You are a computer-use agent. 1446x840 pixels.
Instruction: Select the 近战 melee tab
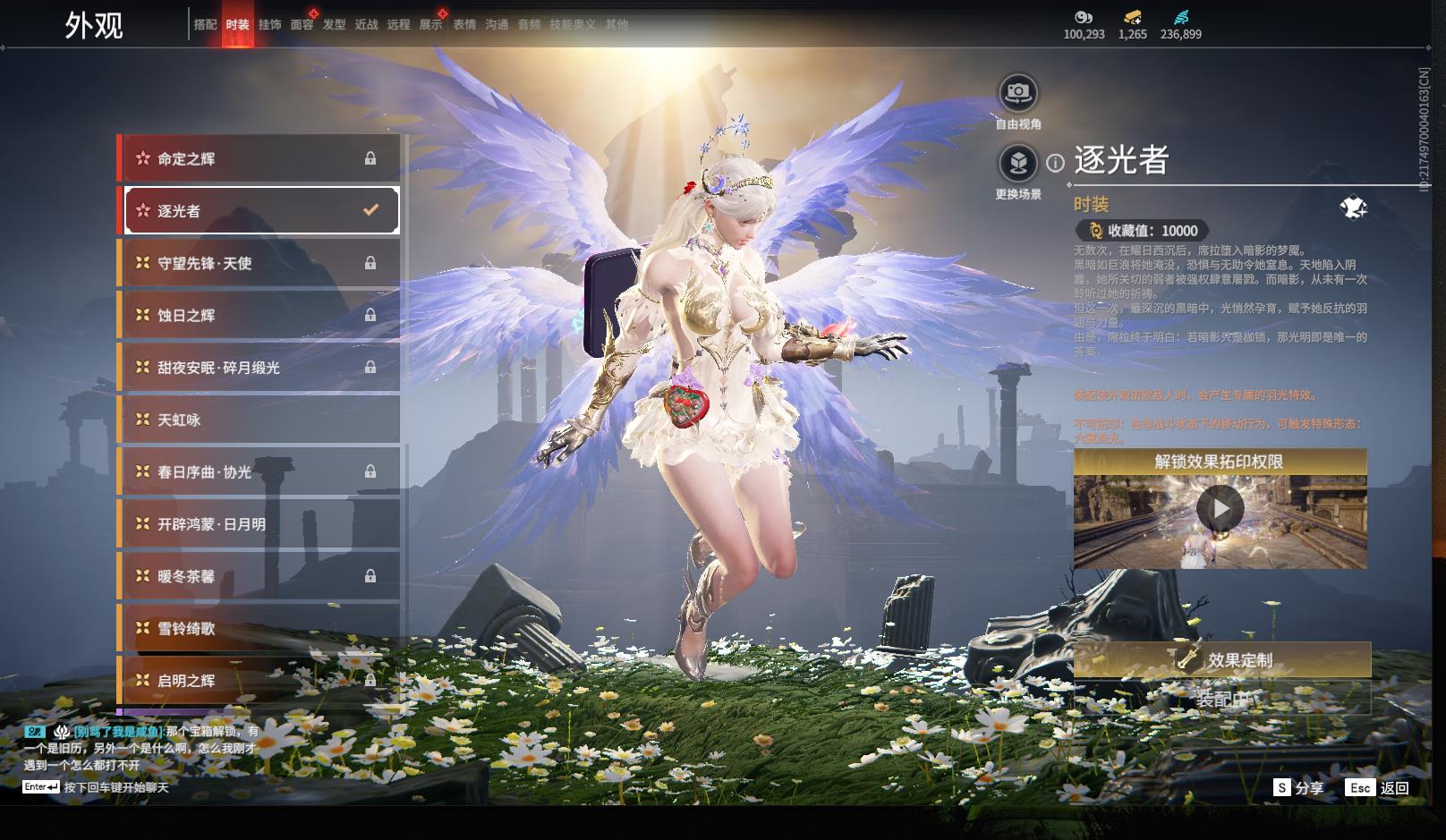click(x=366, y=25)
